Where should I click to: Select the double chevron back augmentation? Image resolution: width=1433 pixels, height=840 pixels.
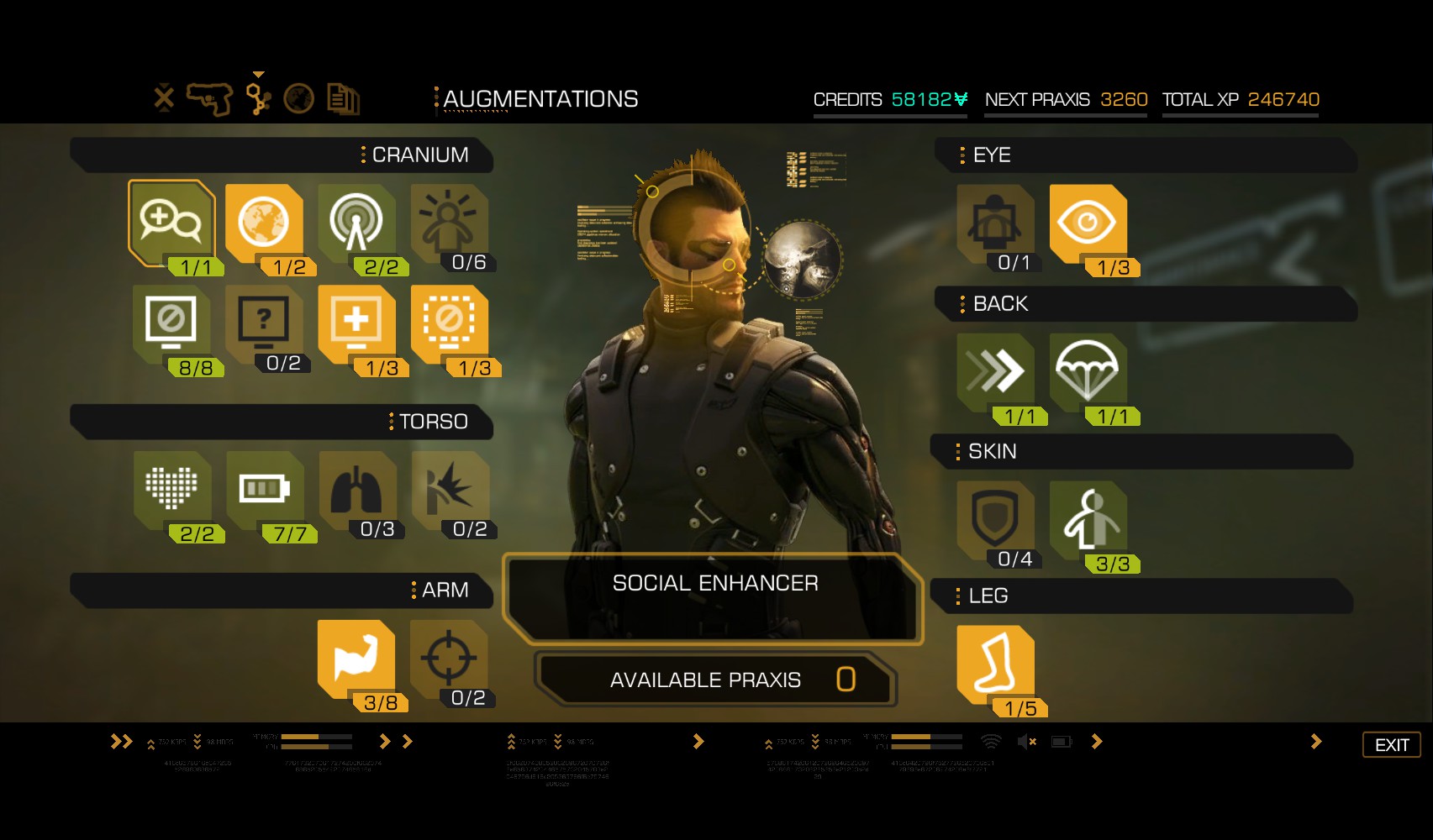pos(995,370)
